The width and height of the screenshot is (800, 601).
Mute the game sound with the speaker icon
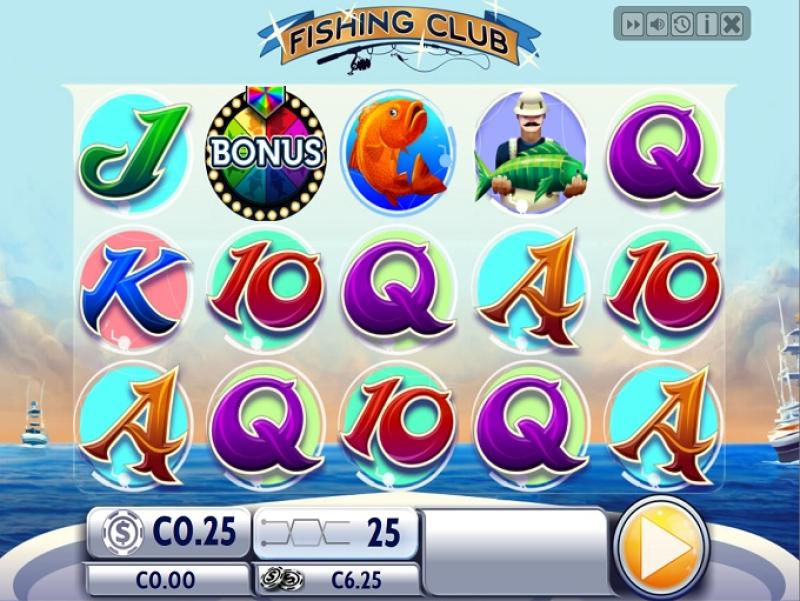pos(657,25)
